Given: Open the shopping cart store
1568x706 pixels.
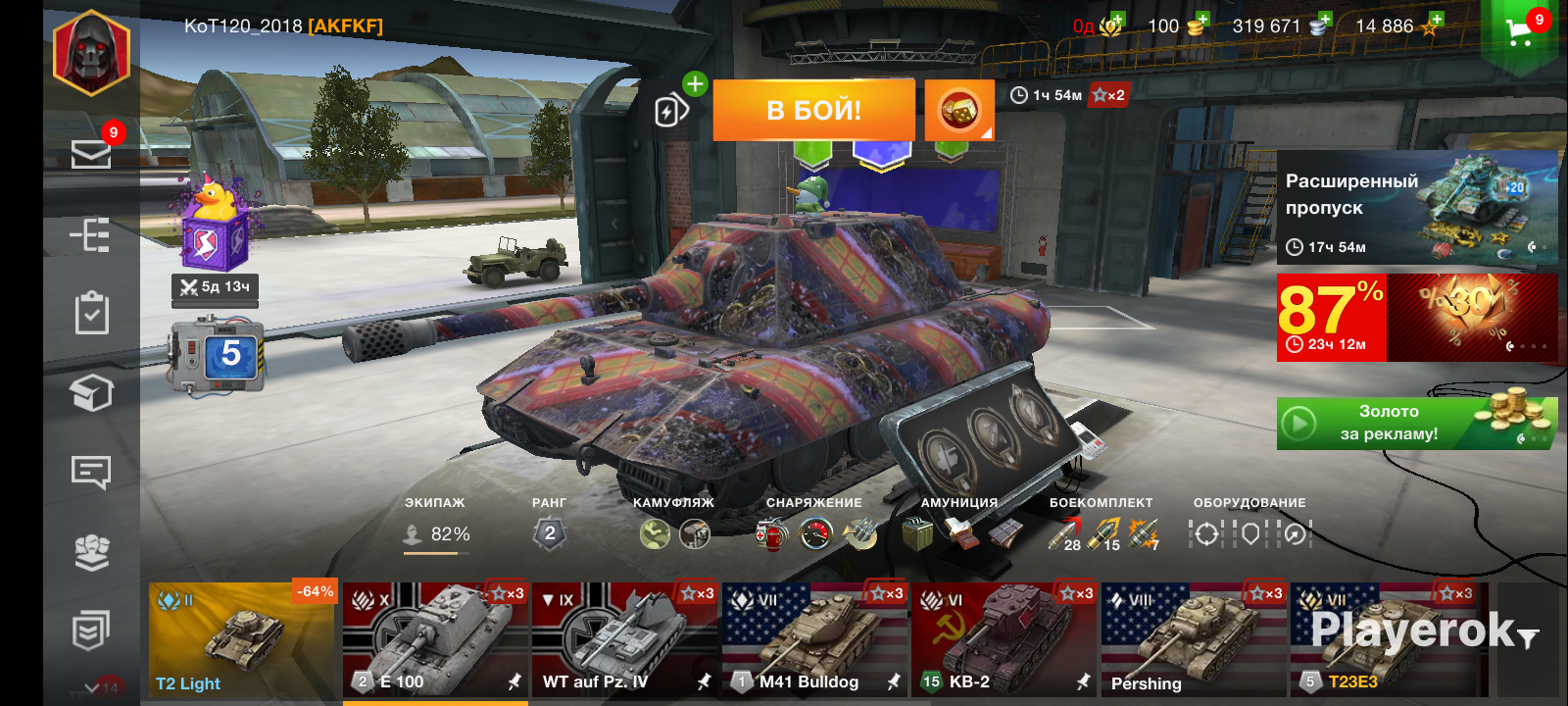Looking at the screenshot, I should 1521,31.
